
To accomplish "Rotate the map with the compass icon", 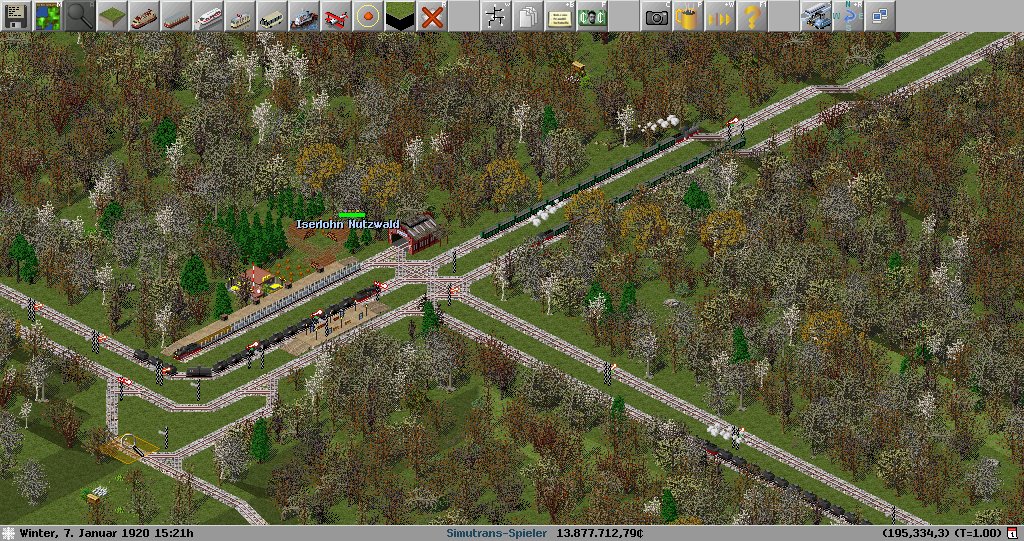I will point(848,16).
